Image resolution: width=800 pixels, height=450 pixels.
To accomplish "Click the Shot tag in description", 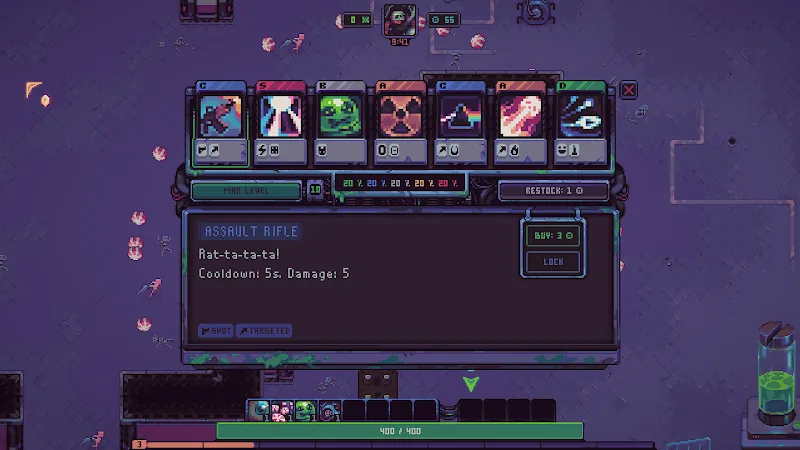I will [216, 330].
